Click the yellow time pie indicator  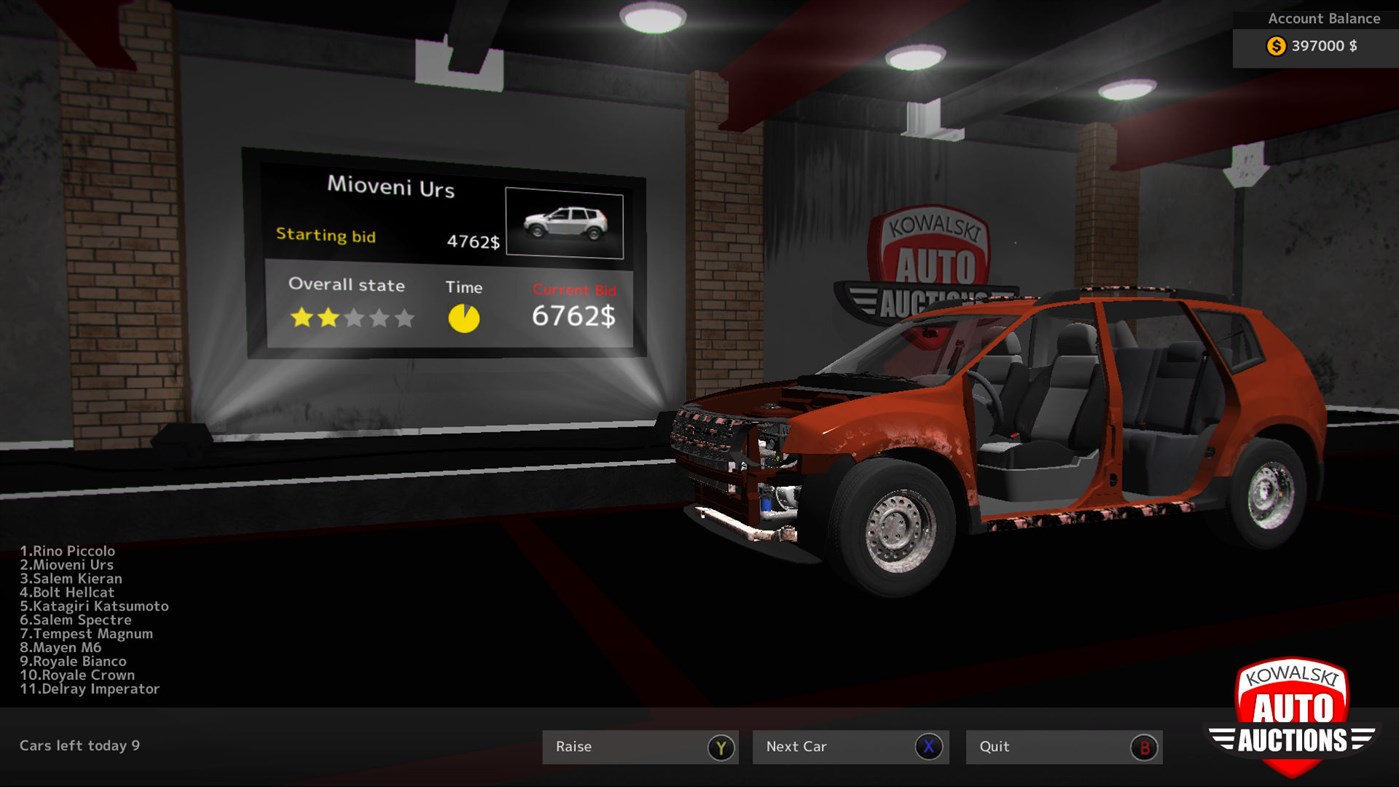pyautogui.click(x=465, y=316)
